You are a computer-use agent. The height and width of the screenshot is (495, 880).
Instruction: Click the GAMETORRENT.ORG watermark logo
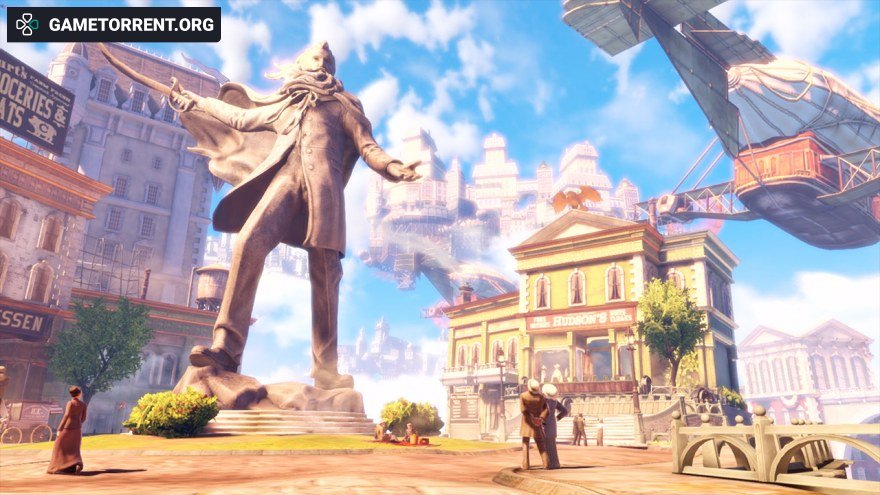(113, 24)
